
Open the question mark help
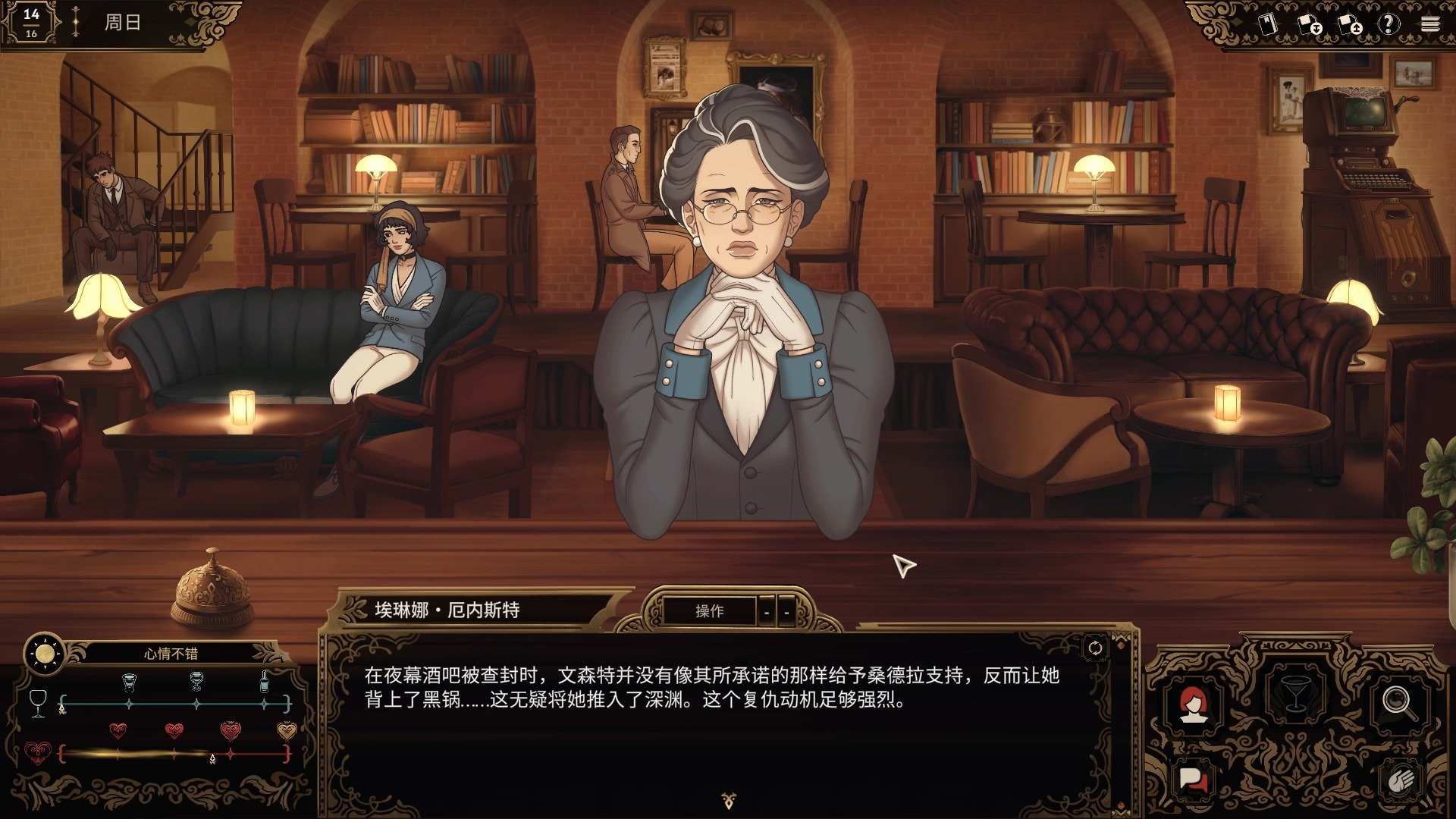[1389, 24]
